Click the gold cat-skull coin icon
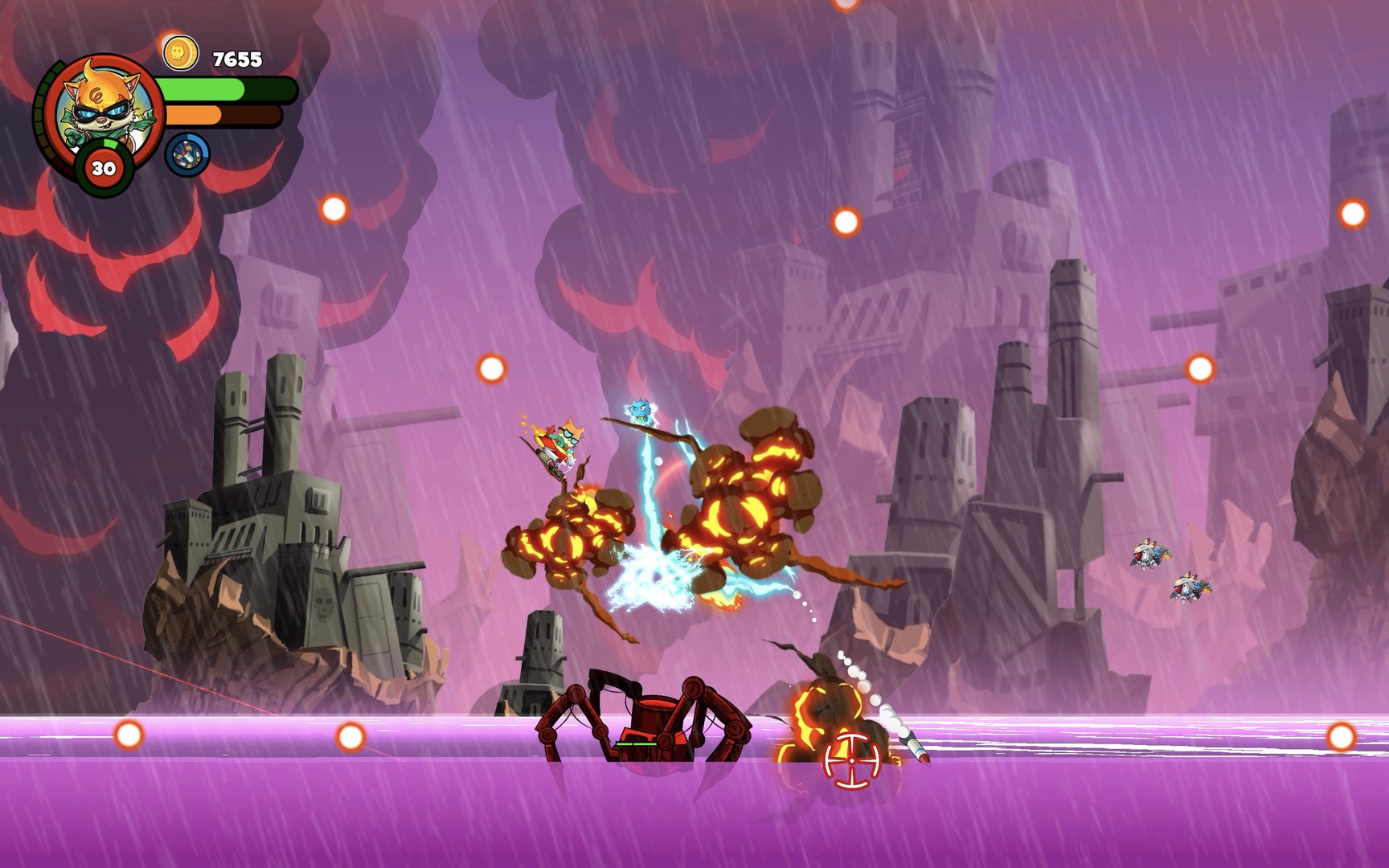The width and height of the screenshot is (1389, 868). 180,54
